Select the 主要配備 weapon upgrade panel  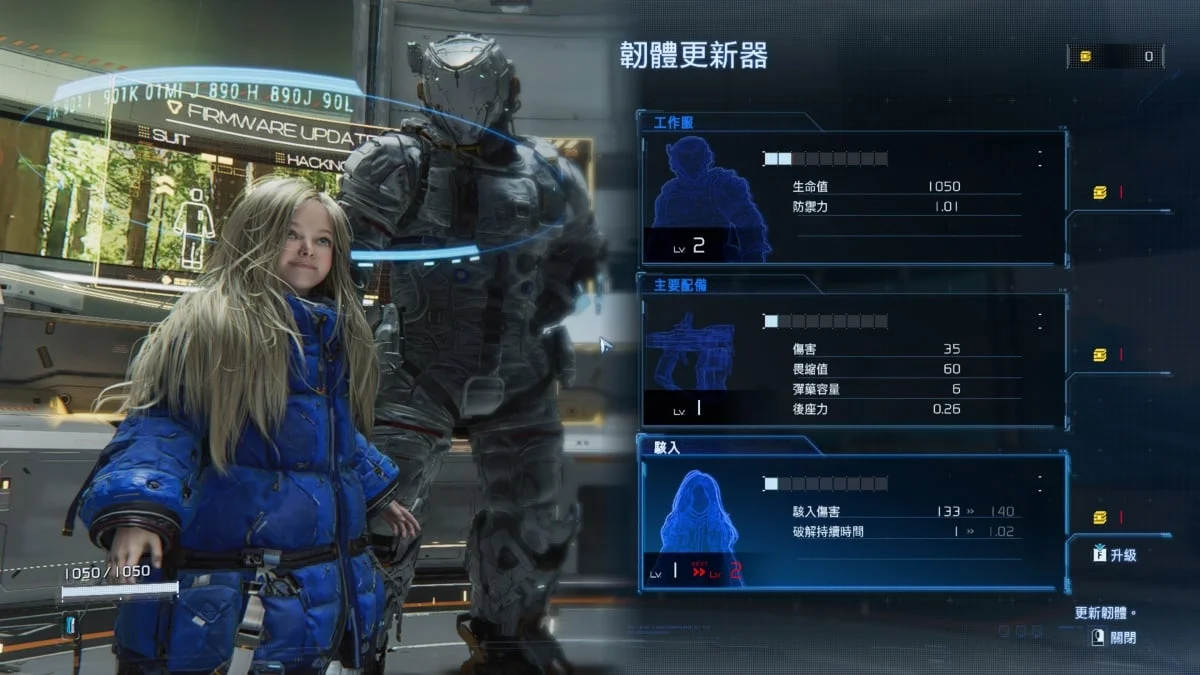[852, 360]
